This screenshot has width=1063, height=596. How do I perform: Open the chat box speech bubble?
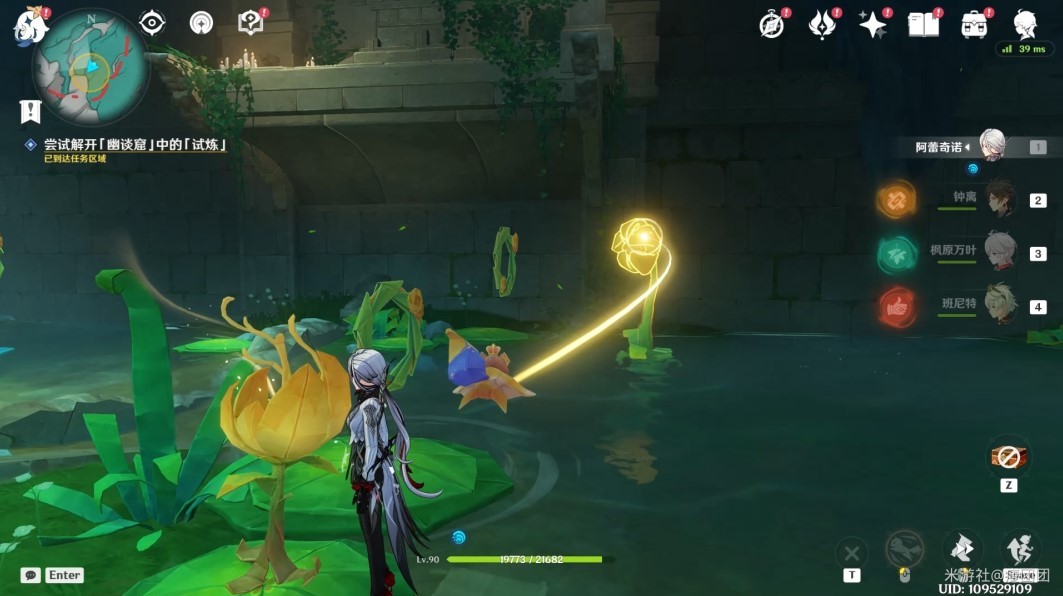click(31, 575)
